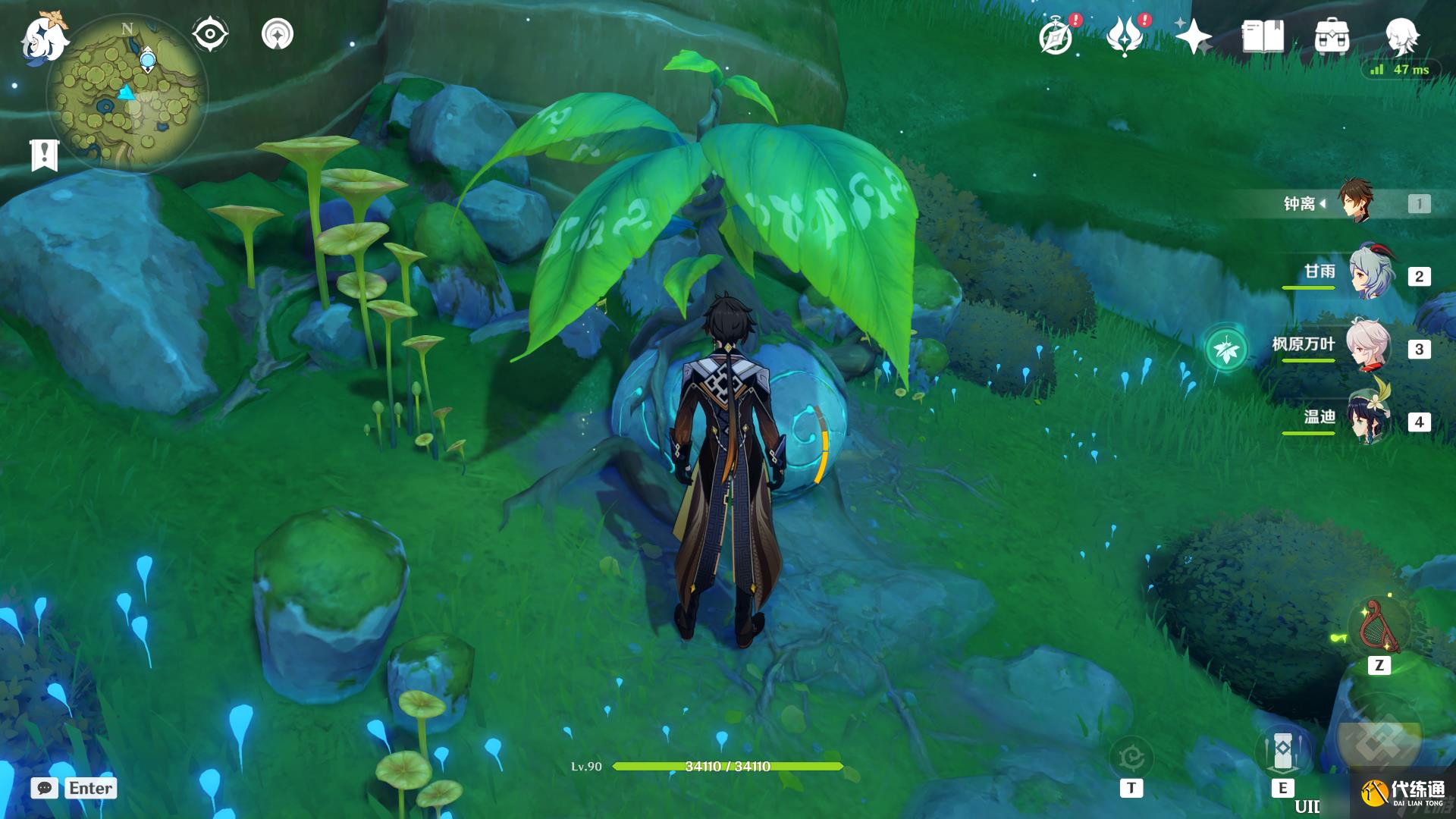The height and width of the screenshot is (819, 1456).
Task: Open the co-op multiplayer signal icon
Action: 278,34
